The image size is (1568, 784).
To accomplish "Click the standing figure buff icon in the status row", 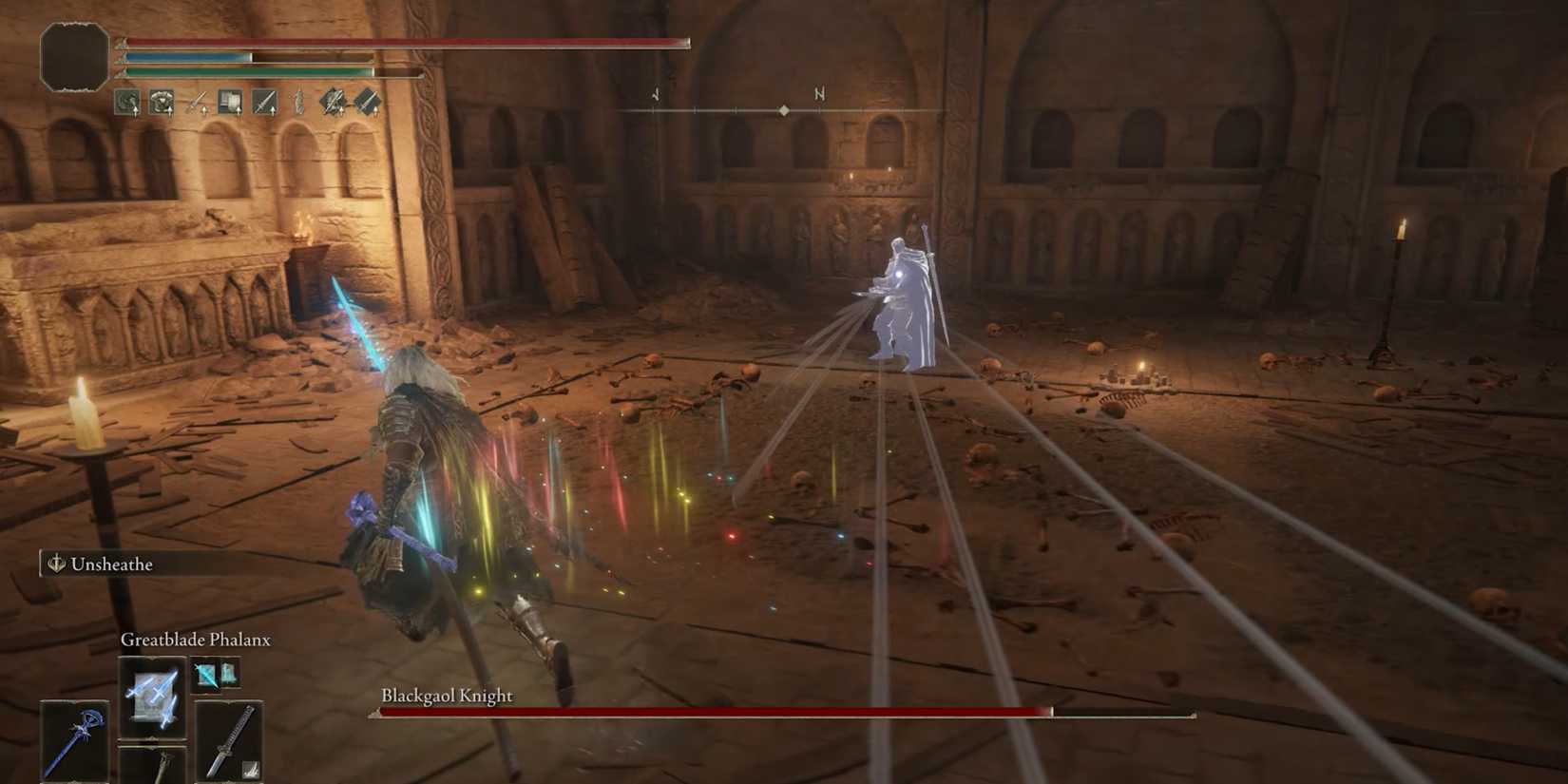I will (298, 101).
